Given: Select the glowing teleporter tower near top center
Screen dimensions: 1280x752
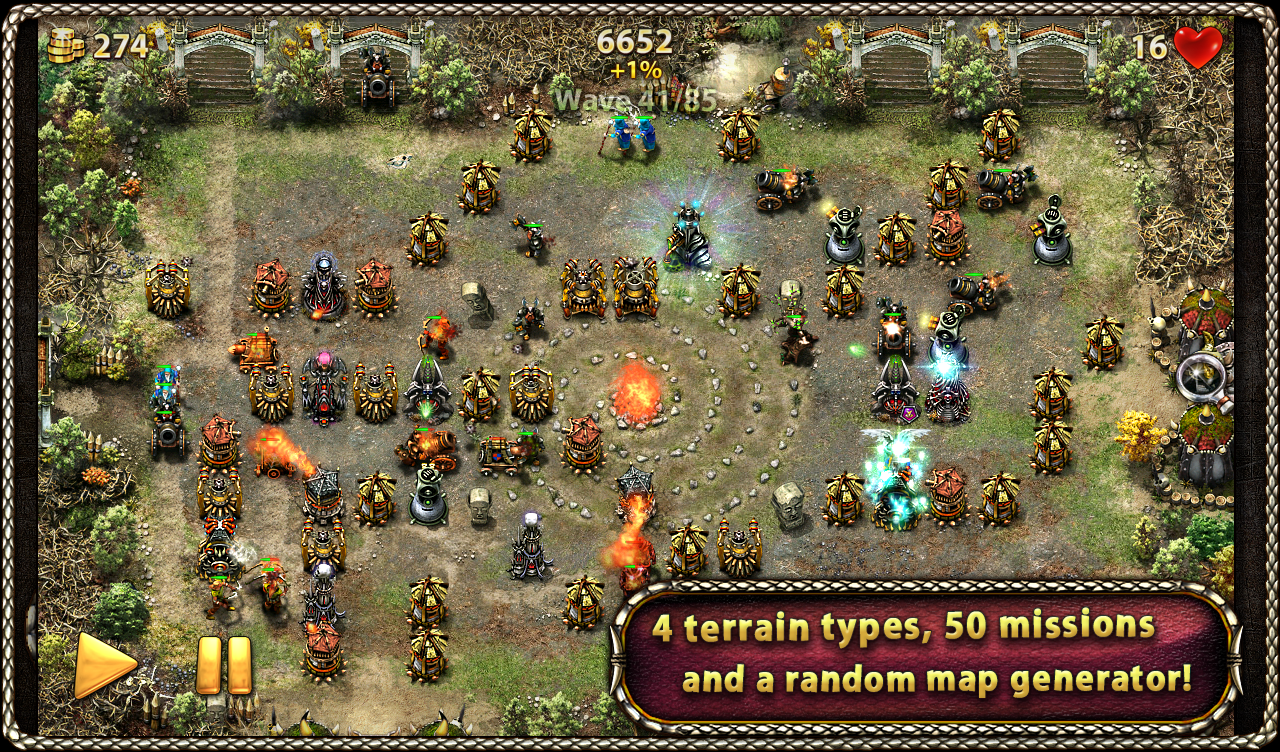Looking at the screenshot, I should pyautogui.click(x=689, y=234).
